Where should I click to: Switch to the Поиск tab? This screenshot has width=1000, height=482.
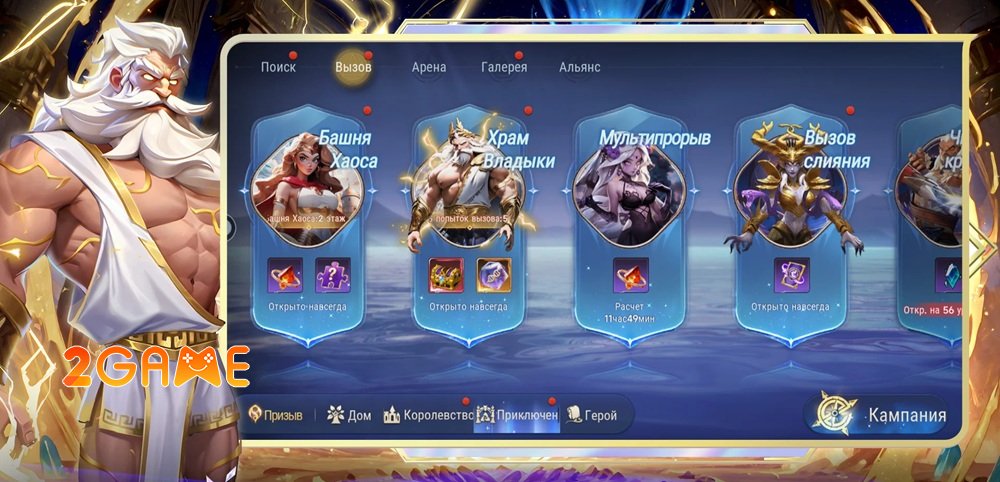[x=278, y=67]
